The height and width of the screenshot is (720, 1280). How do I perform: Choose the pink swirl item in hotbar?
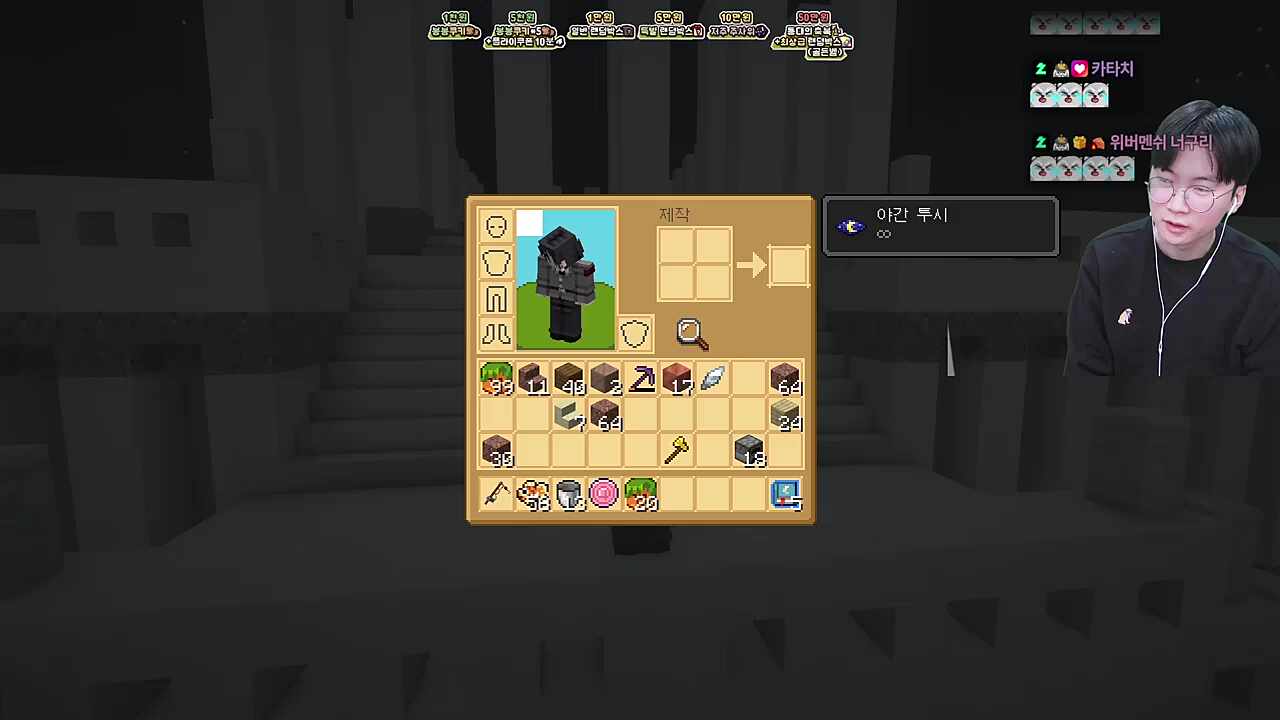605,495
